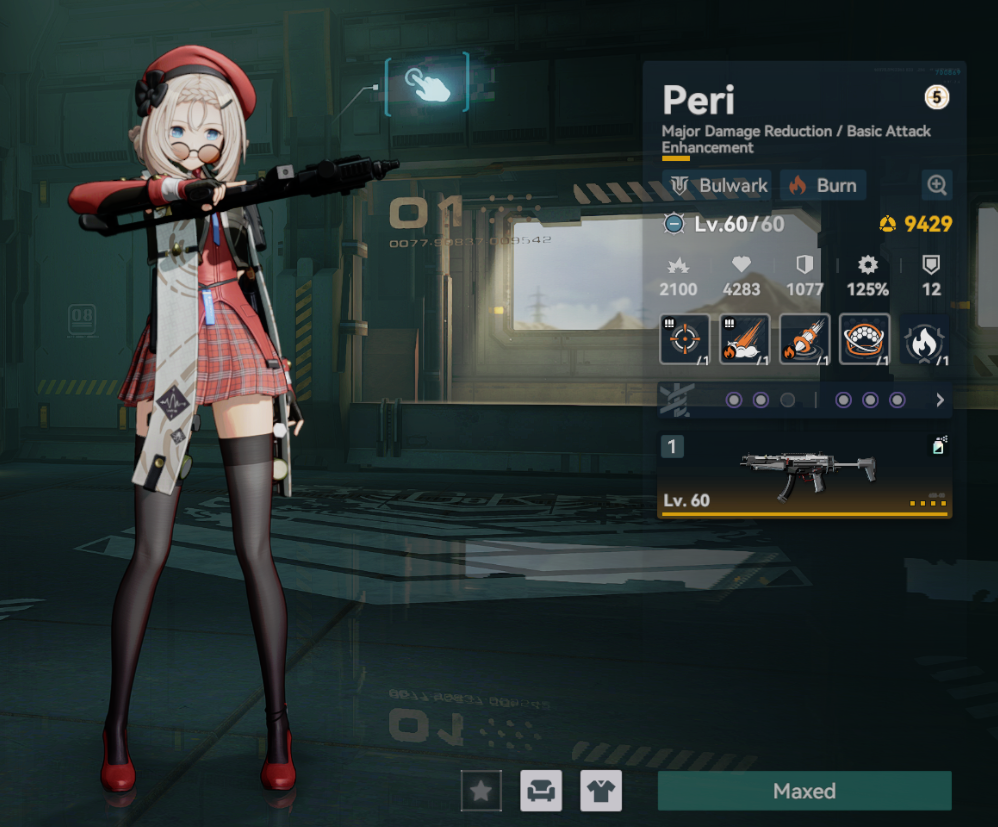Click the Maxed level button
This screenshot has width=998, height=827.
pyautogui.click(x=804, y=791)
